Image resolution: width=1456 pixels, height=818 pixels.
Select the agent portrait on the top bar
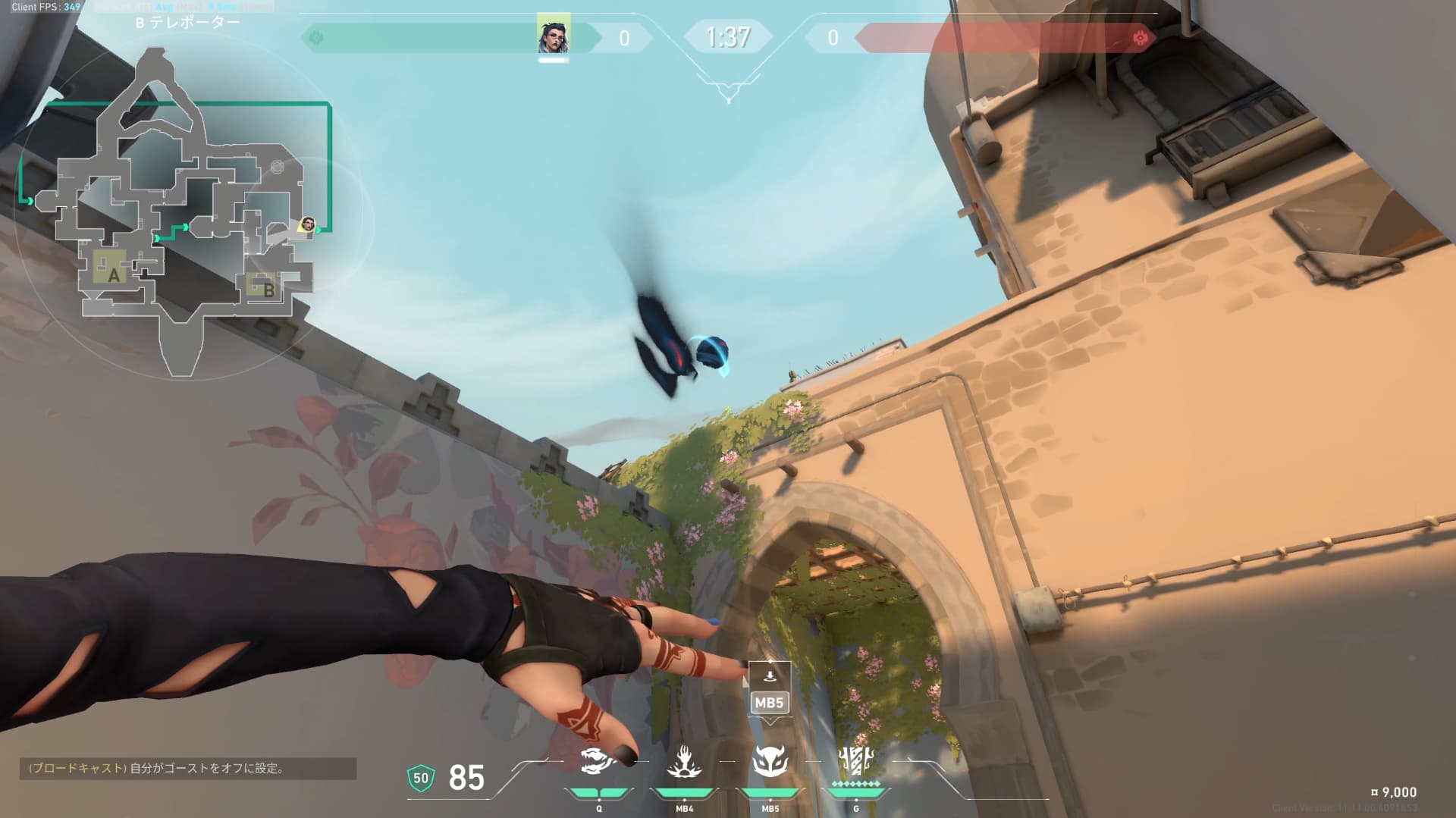click(x=553, y=34)
